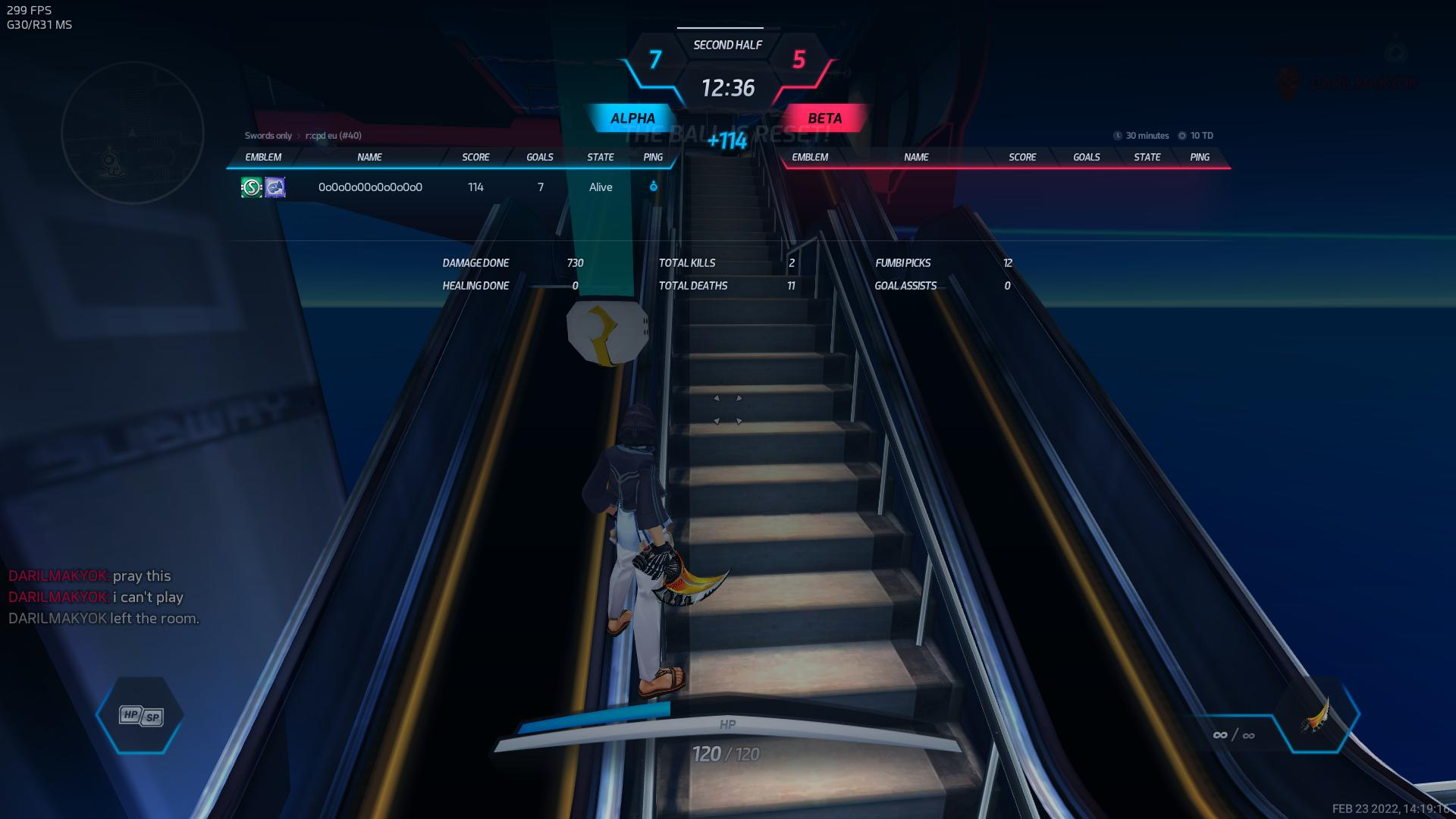The width and height of the screenshot is (1456, 819).
Task: Click the chat log messages area
Action: (104, 598)
